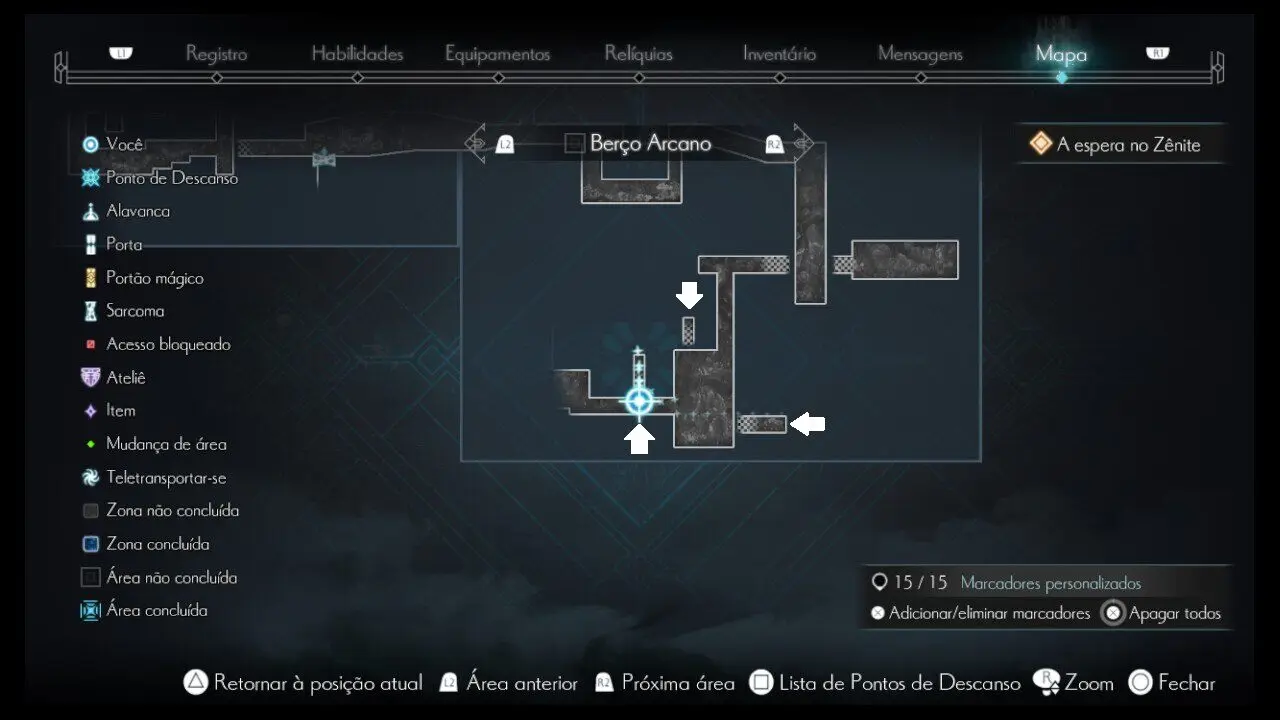The width and height of the screenshot is (1280, 720).
Task: Show the Mensagens tab
Action: click(x=920, y=54)
